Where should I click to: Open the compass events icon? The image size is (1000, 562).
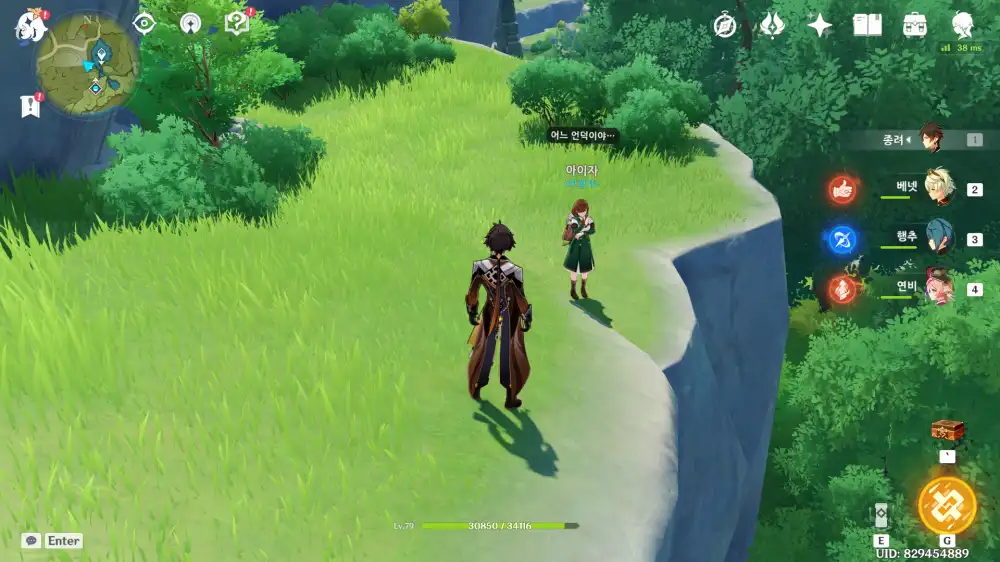(725, 26)
